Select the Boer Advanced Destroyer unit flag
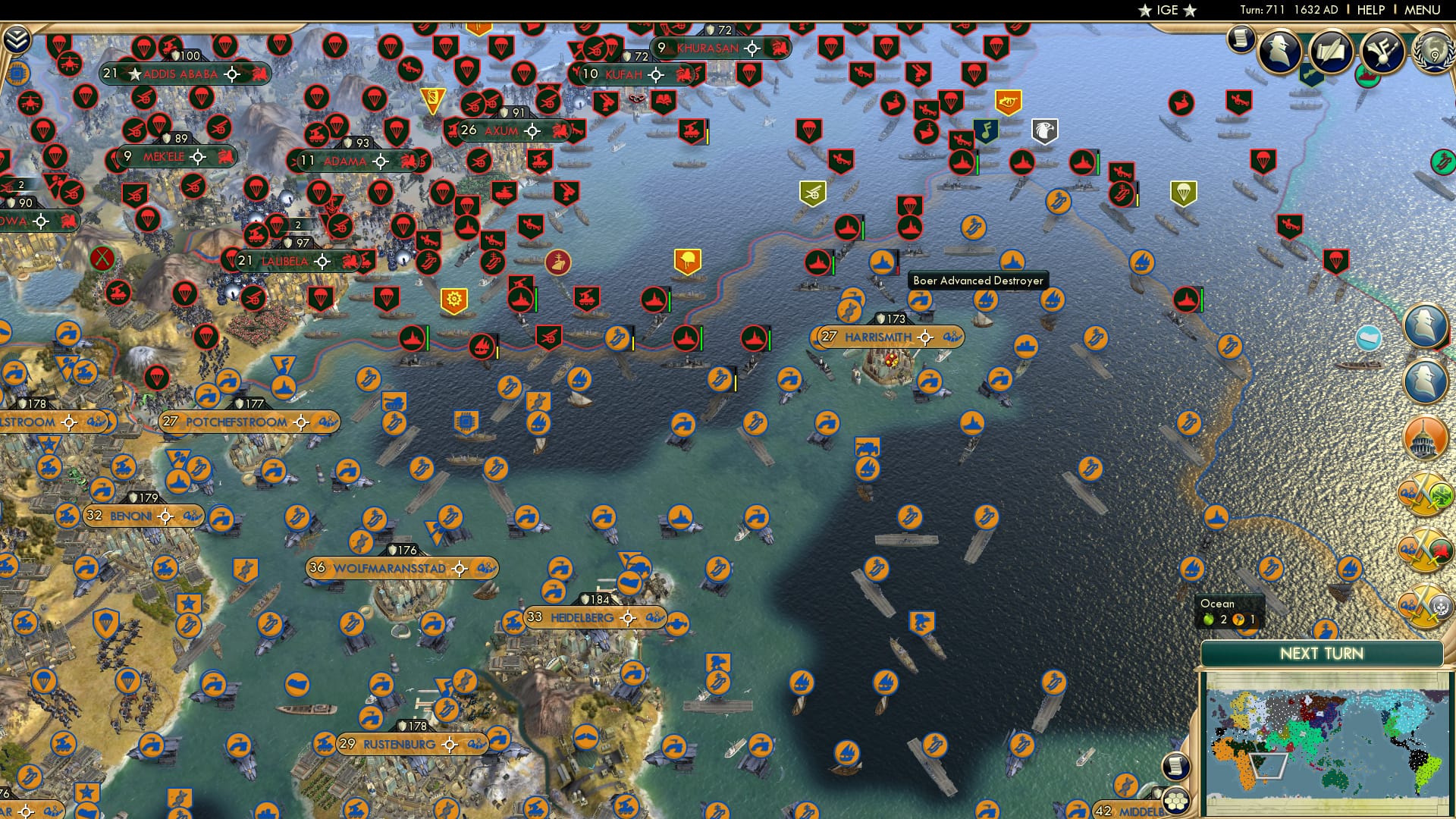 881,261
